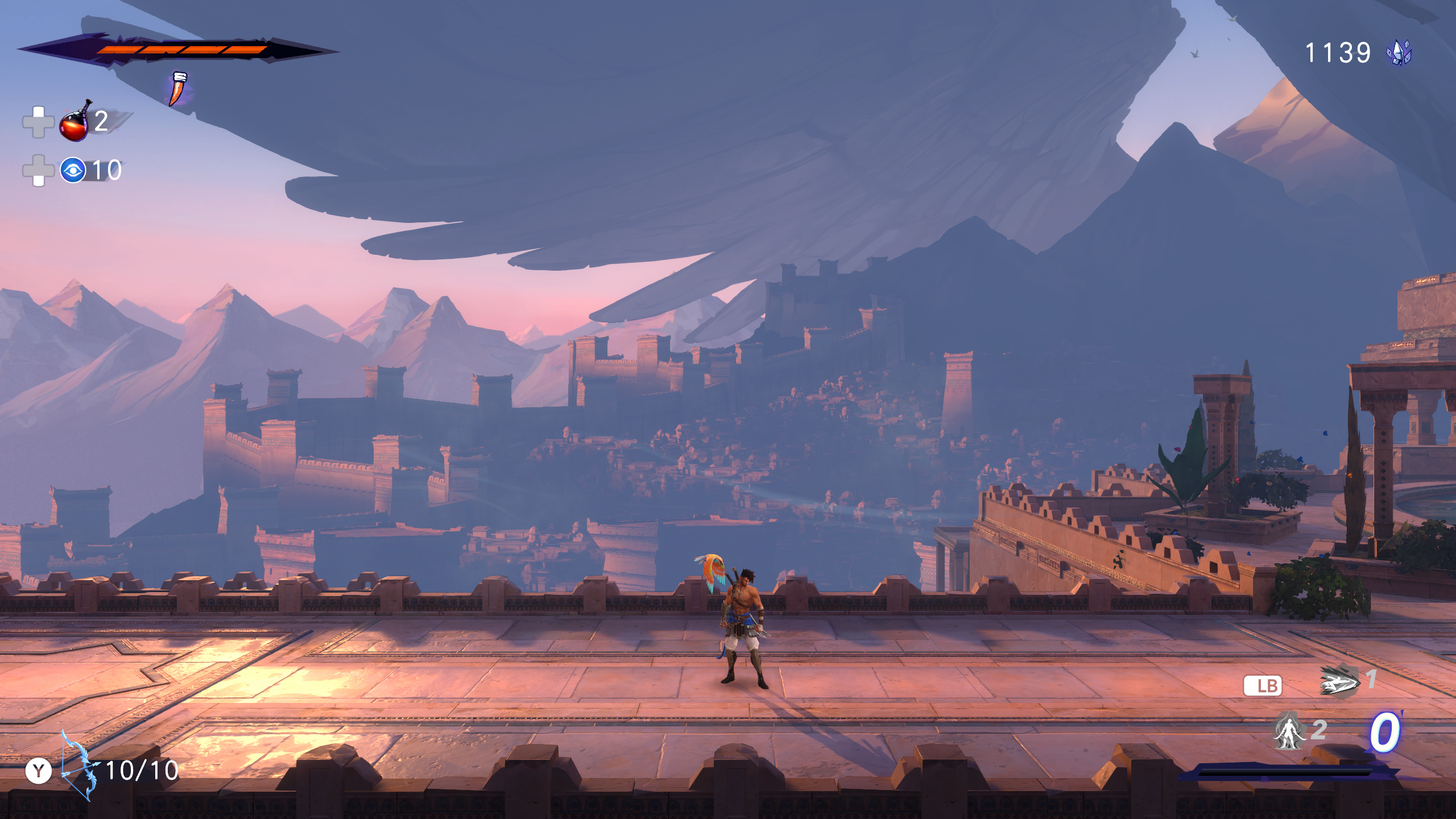Choose the white shadow figure ability icon
Screen dimensions: 1456x819
point(1289,731)
